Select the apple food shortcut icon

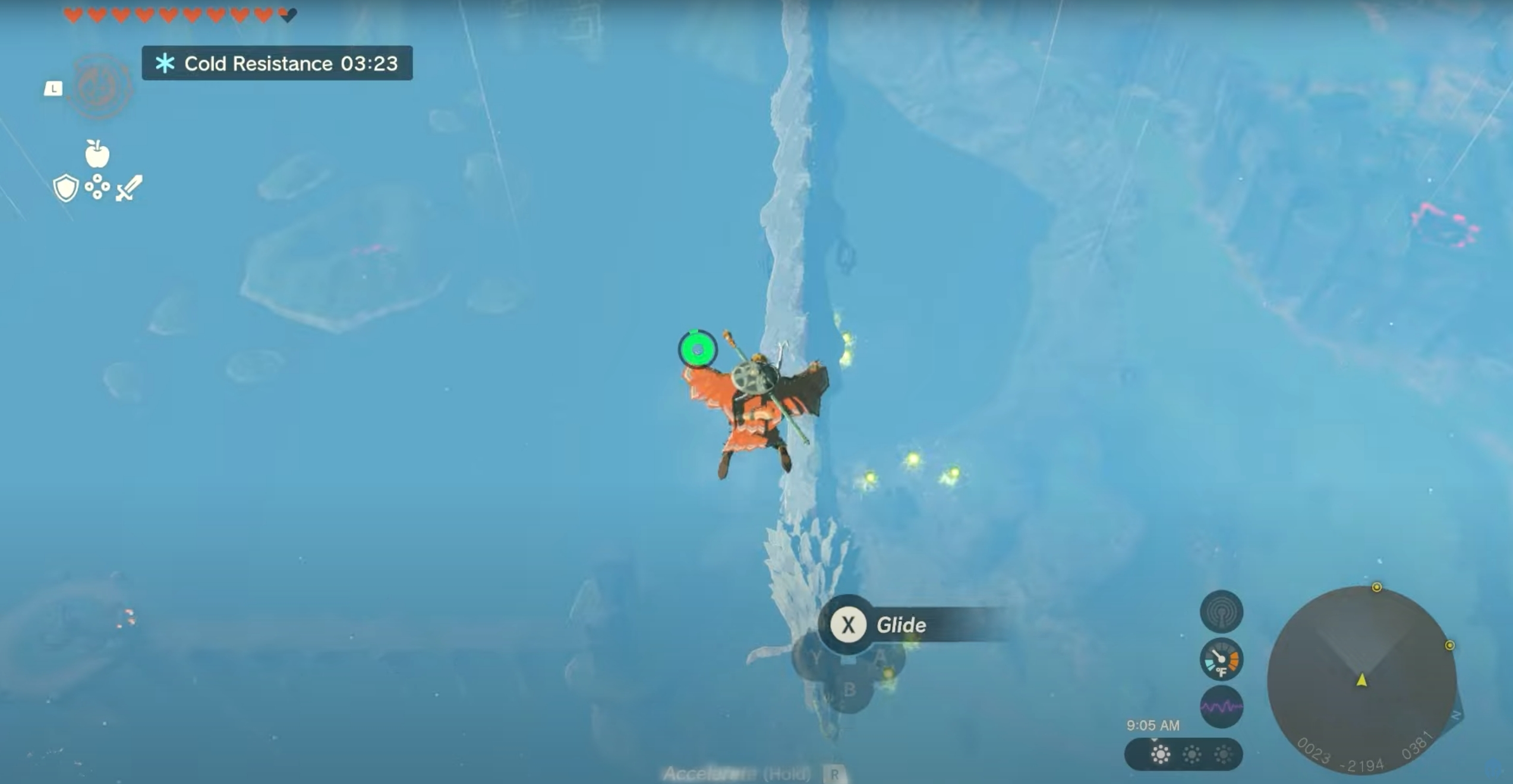pos(96,153)
